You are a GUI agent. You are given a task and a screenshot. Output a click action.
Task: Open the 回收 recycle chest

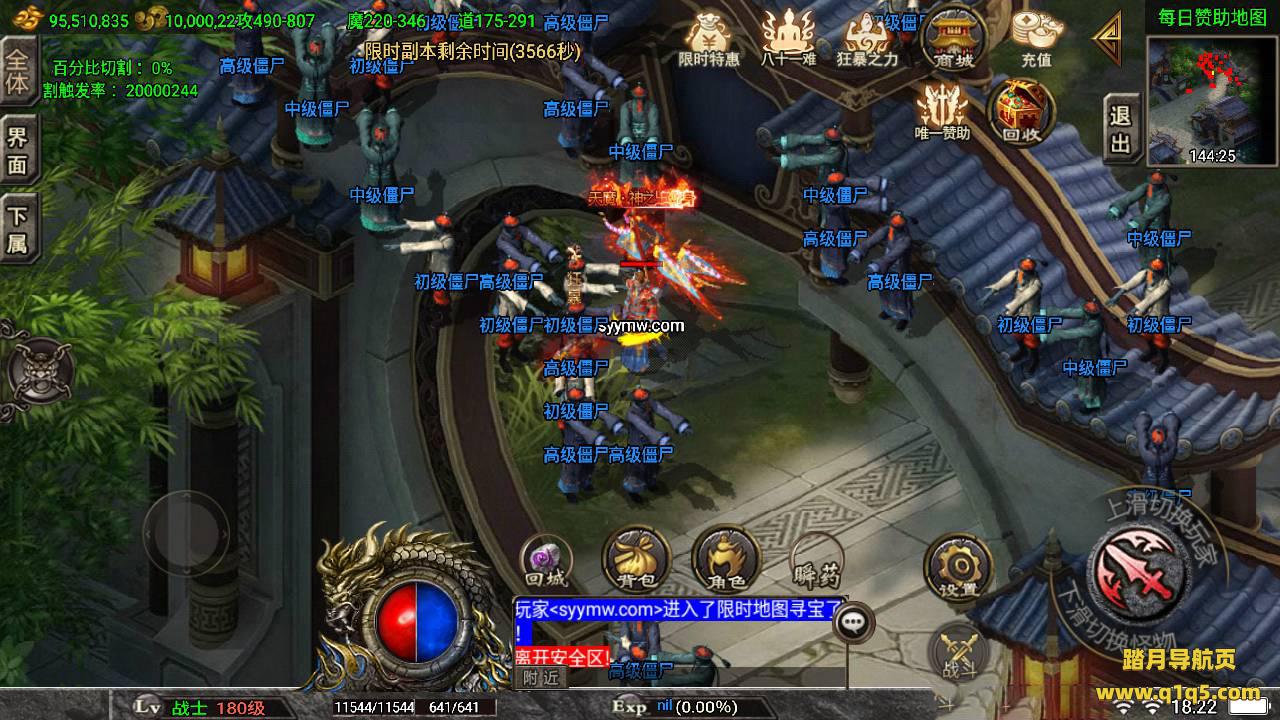pyautogui.click(x=1019, y=110)
